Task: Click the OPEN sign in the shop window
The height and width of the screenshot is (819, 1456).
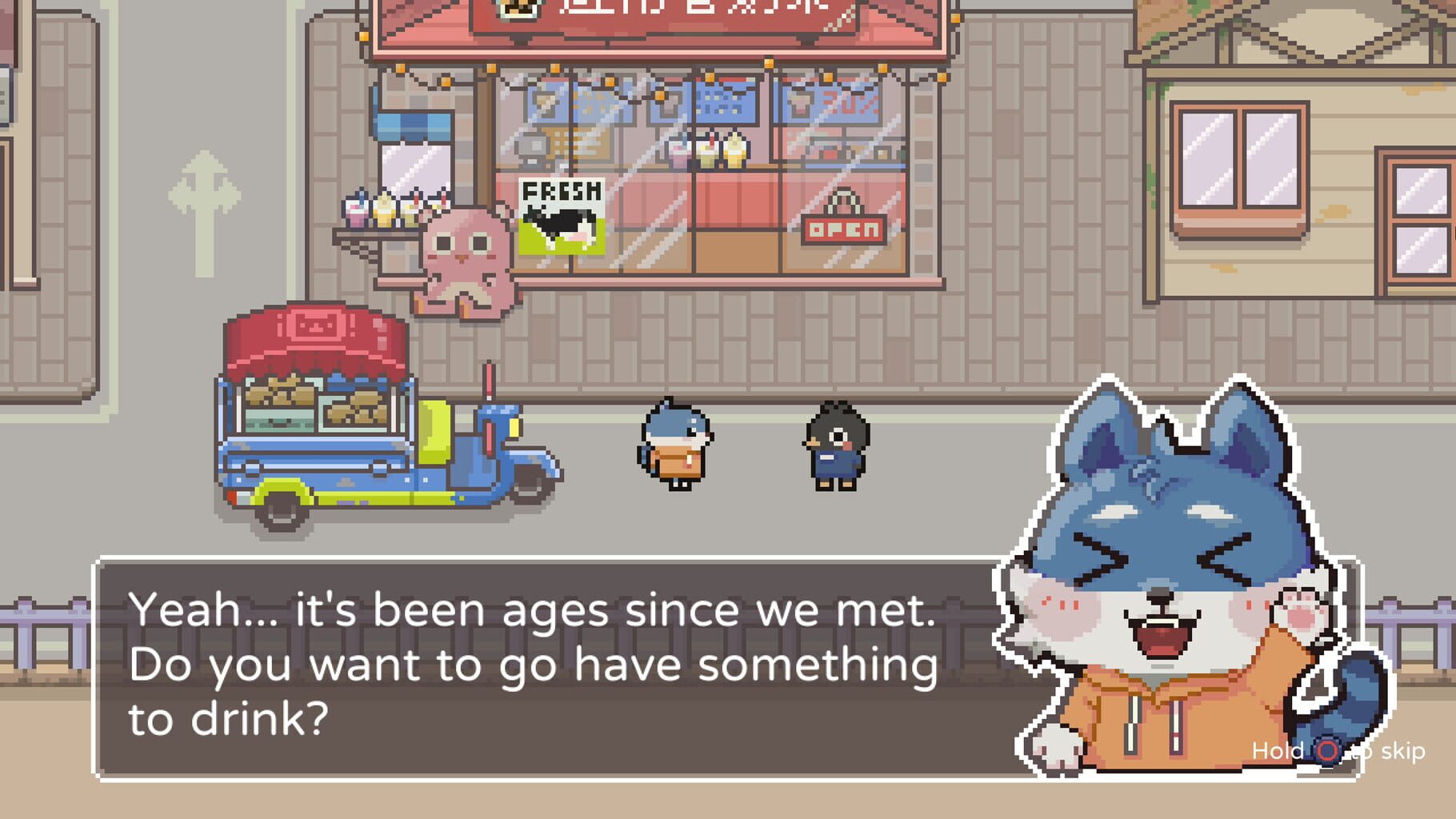Action: (x=844, y=232)
